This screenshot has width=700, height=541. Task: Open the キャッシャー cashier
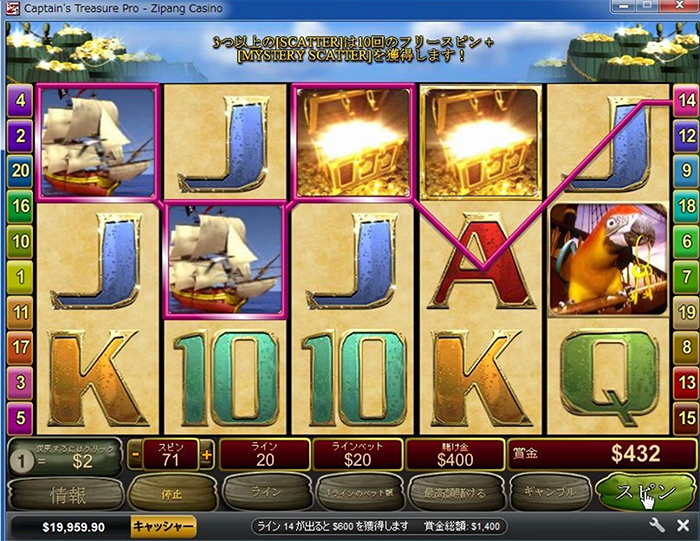pyautogui.click(x=163, y=526)
